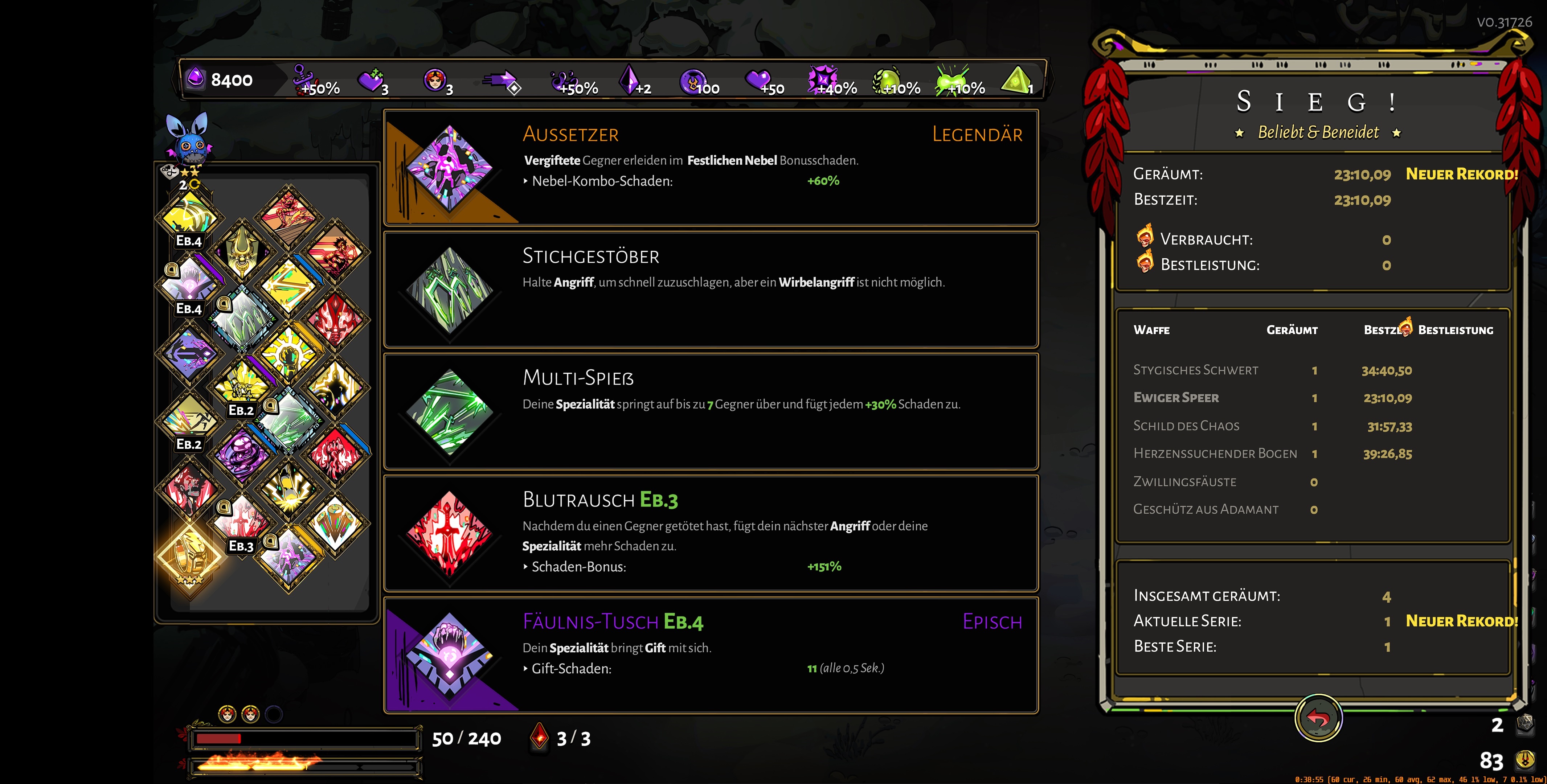Highlight the Multi-Spieß boon entry
The height and width of the screenshot is (784, 1547).
pyautogui.click(x=711, y=411)
